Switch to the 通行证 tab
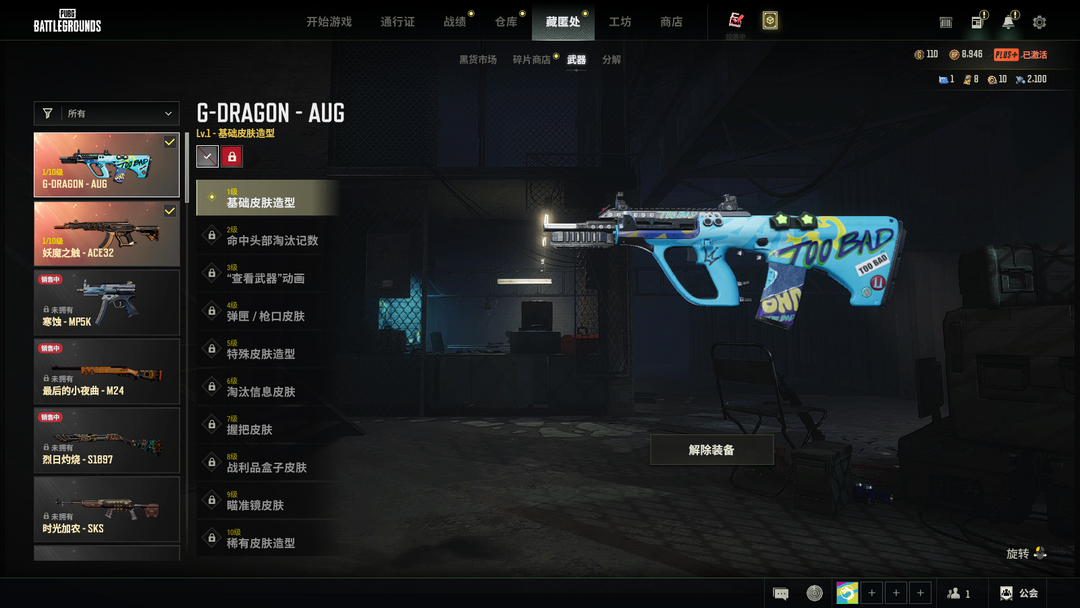1080x608 pixels. pos(397,22)
